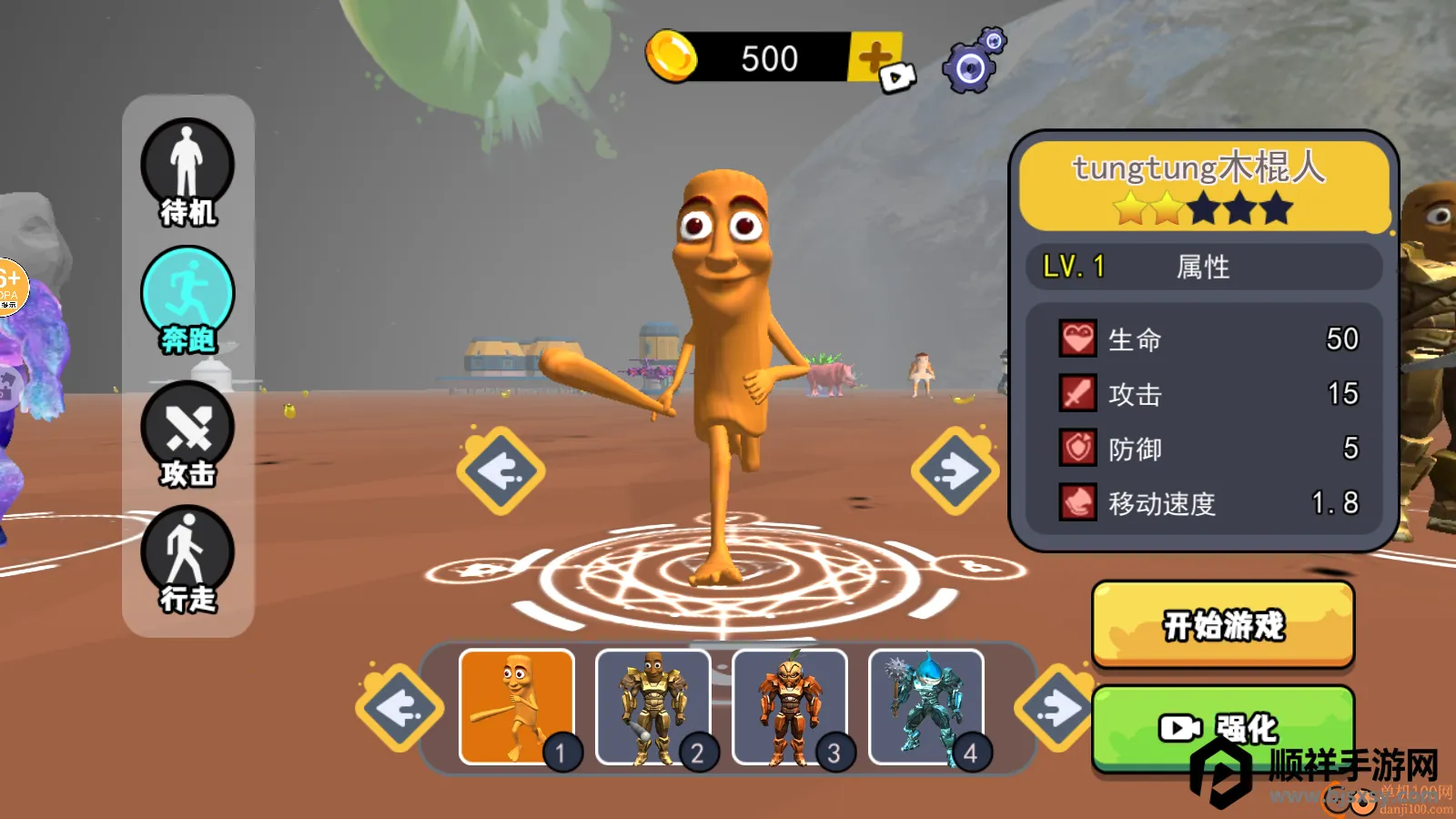1456x819 pixels.
Task: Choose the 攻击 attack animation
Action: [x=187, y=434]
